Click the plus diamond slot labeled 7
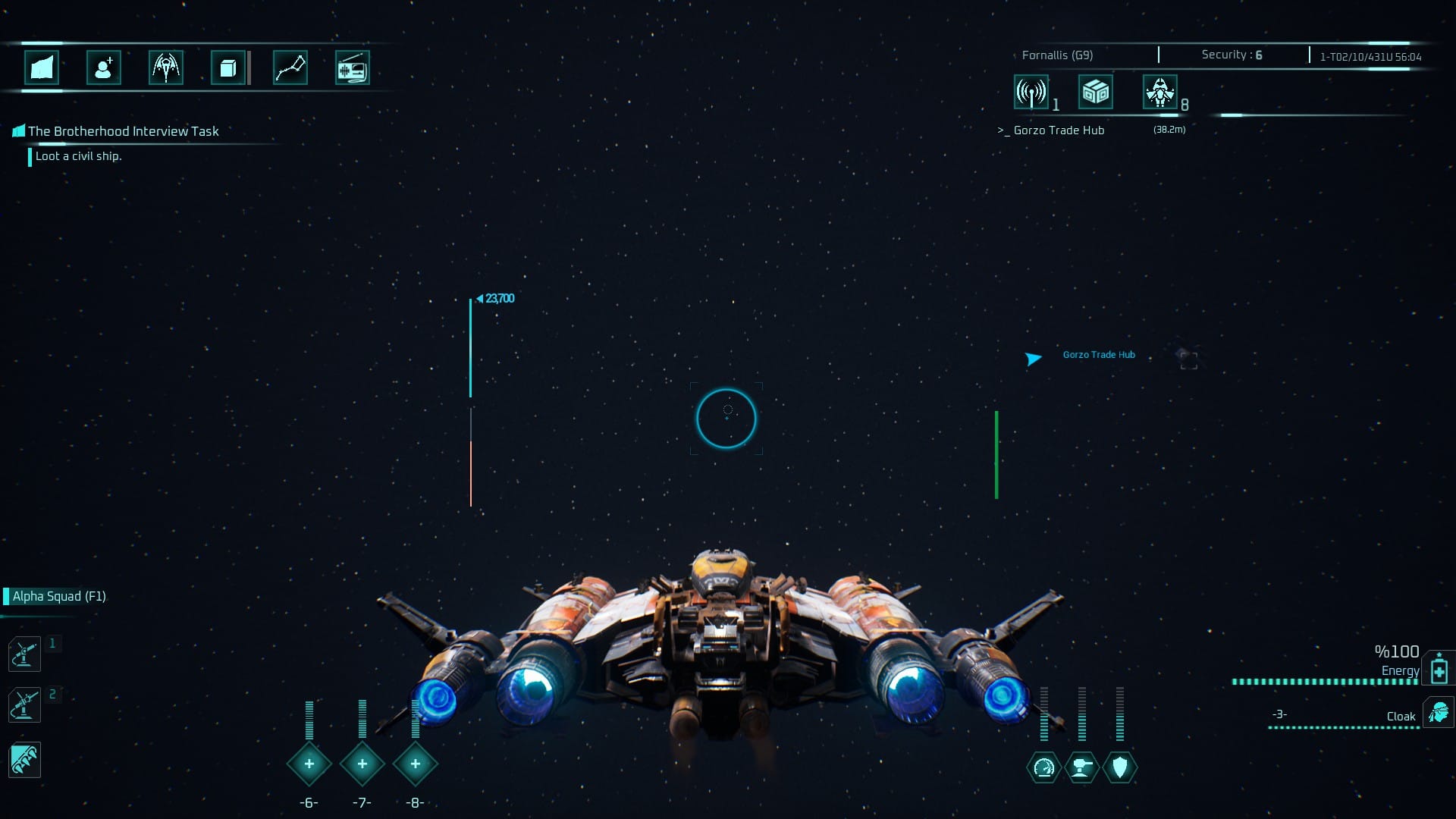 point(362,764)
